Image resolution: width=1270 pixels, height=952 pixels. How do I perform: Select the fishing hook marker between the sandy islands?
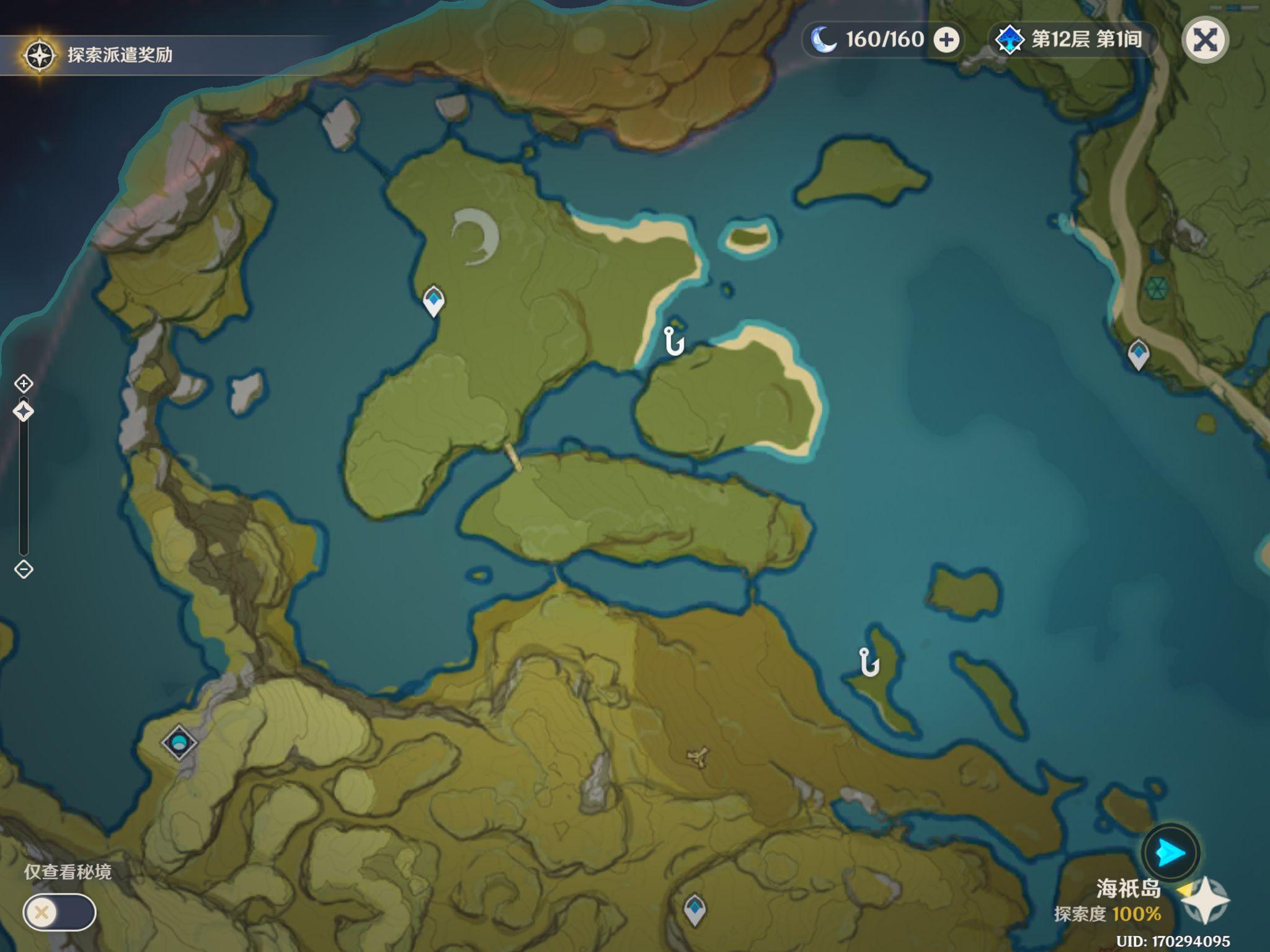(673, 341)
